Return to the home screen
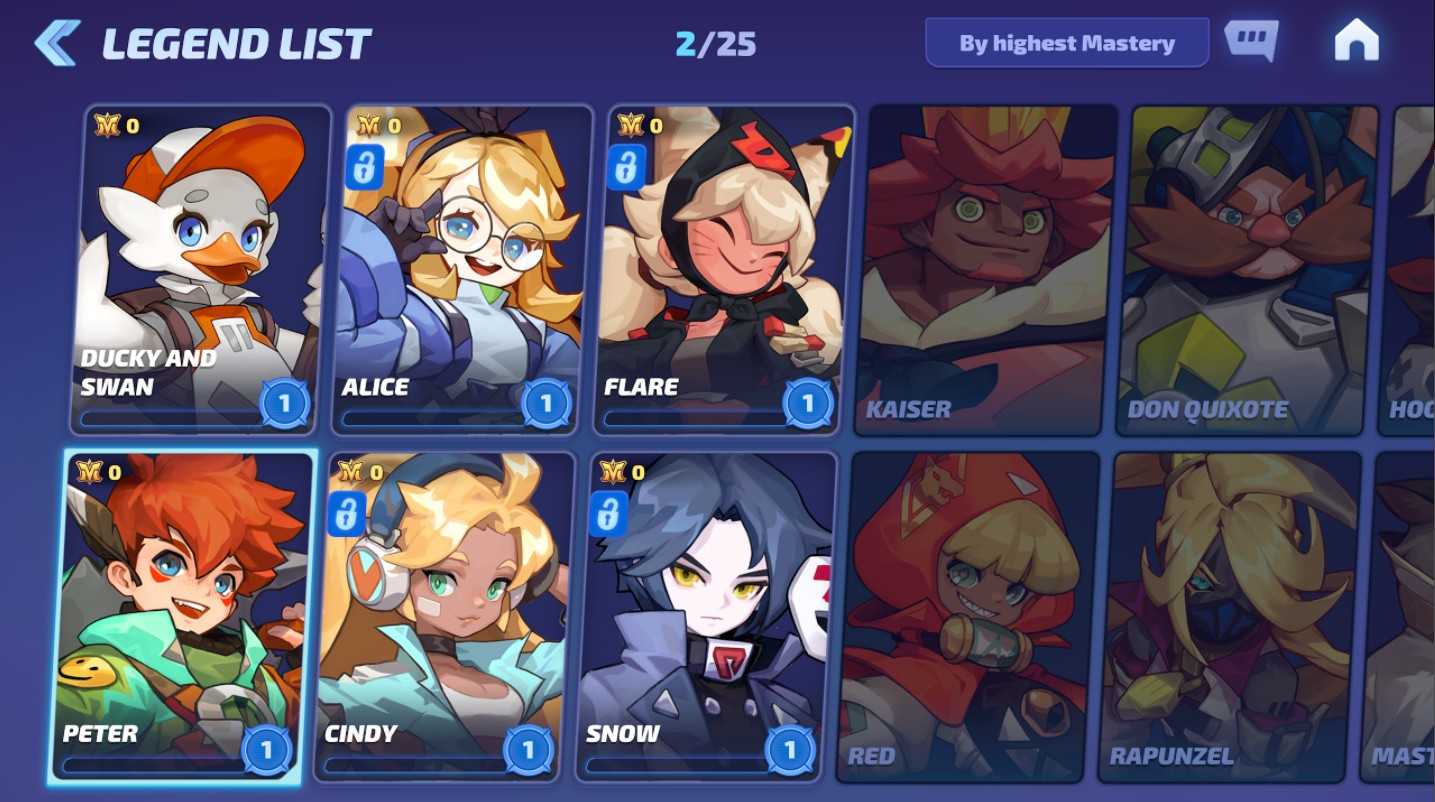The width and height of the screenshot is (1435, 802). pyautogui.click(x=1356, y=42)
